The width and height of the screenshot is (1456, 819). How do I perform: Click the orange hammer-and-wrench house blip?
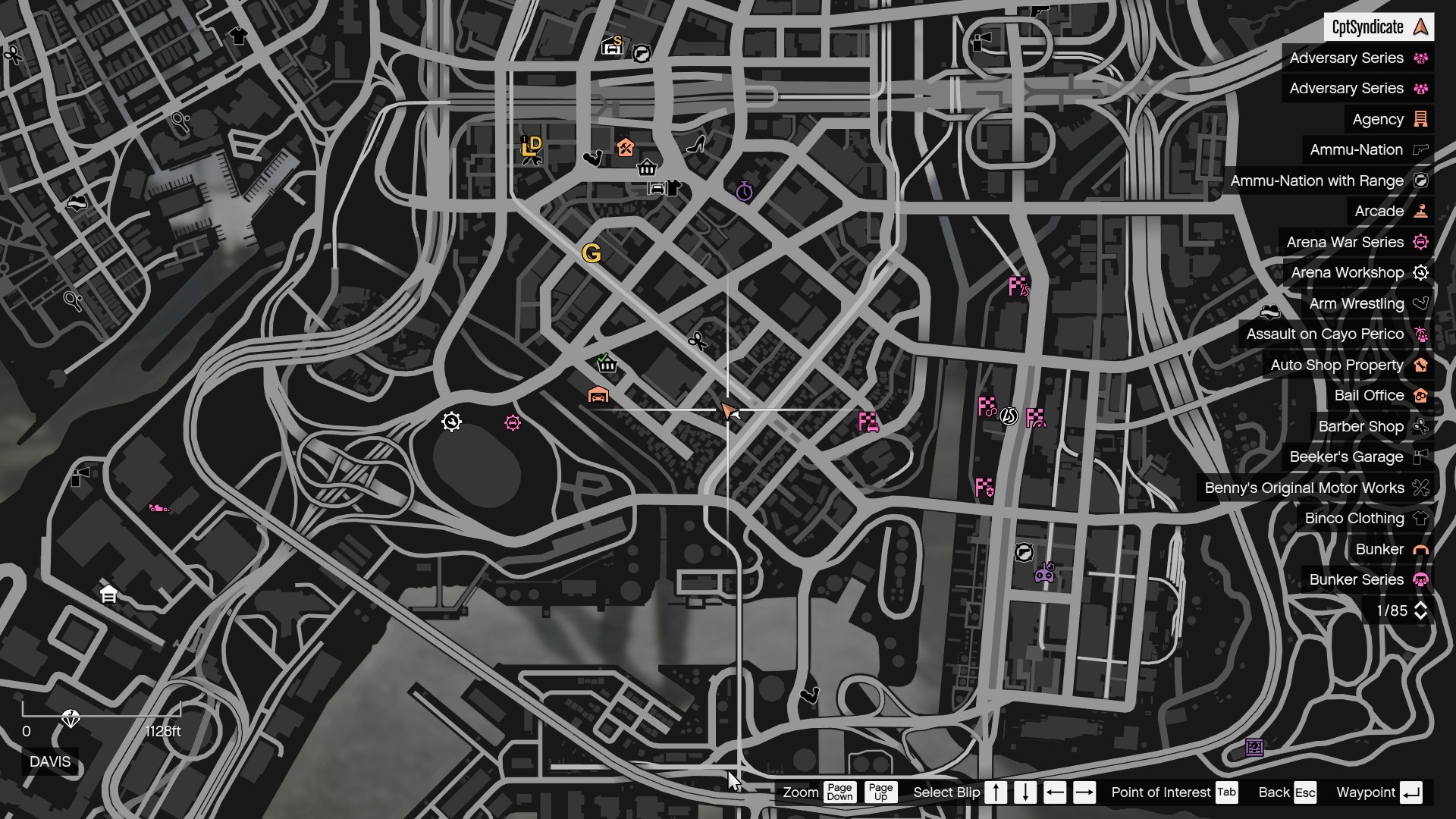click(625, 149)
